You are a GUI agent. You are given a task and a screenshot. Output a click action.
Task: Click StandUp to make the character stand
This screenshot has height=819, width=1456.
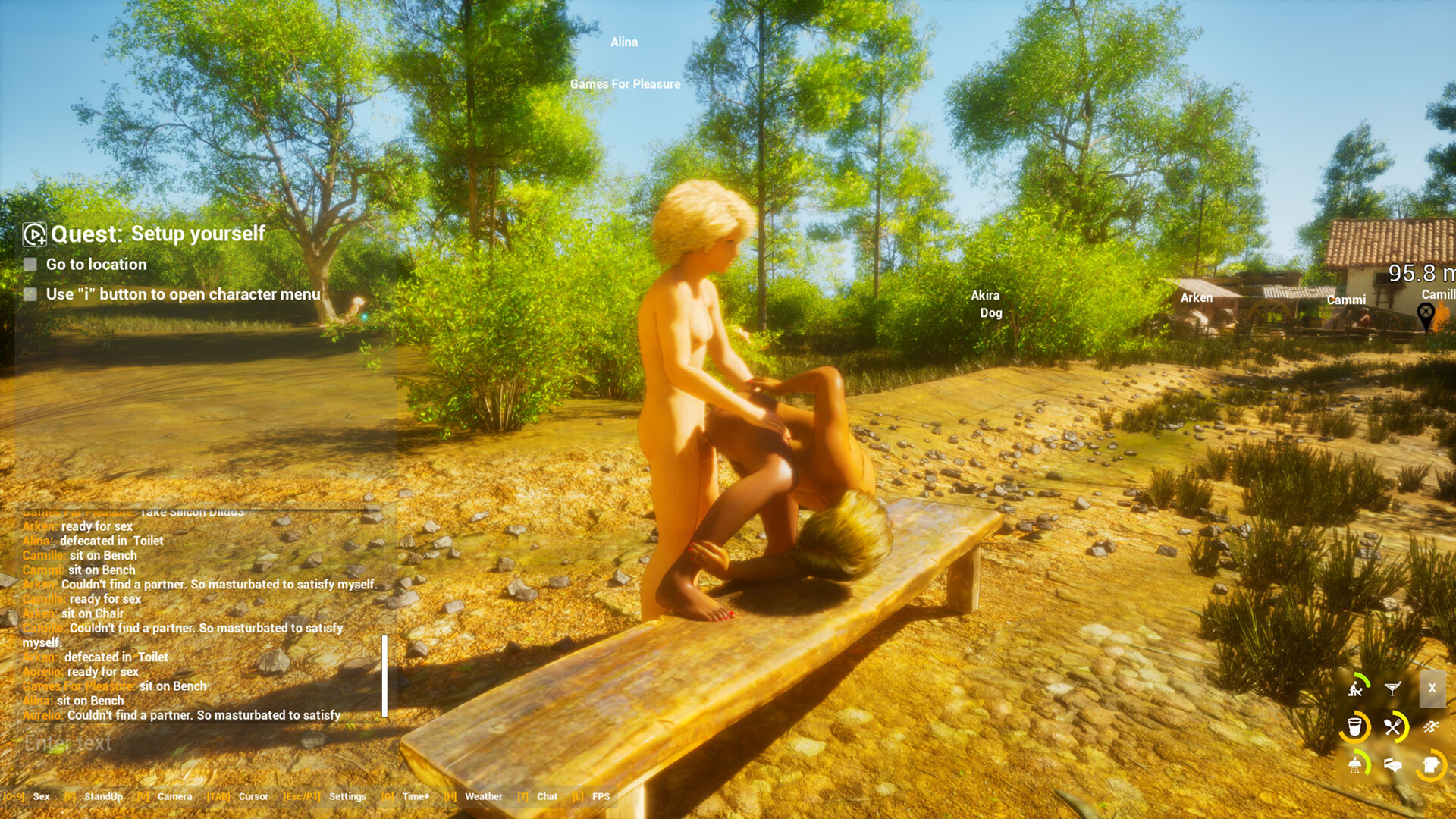pyautogui.click(x=103, y=796)
